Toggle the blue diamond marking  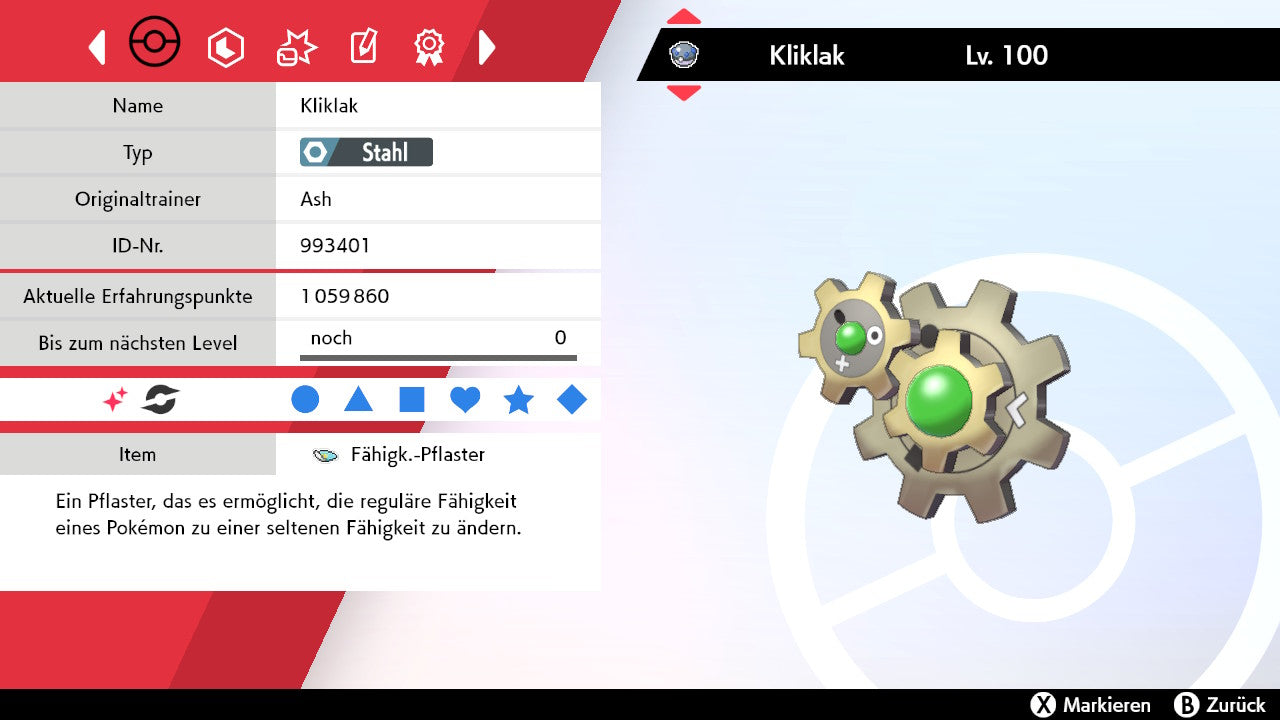(x=572, y=400)
